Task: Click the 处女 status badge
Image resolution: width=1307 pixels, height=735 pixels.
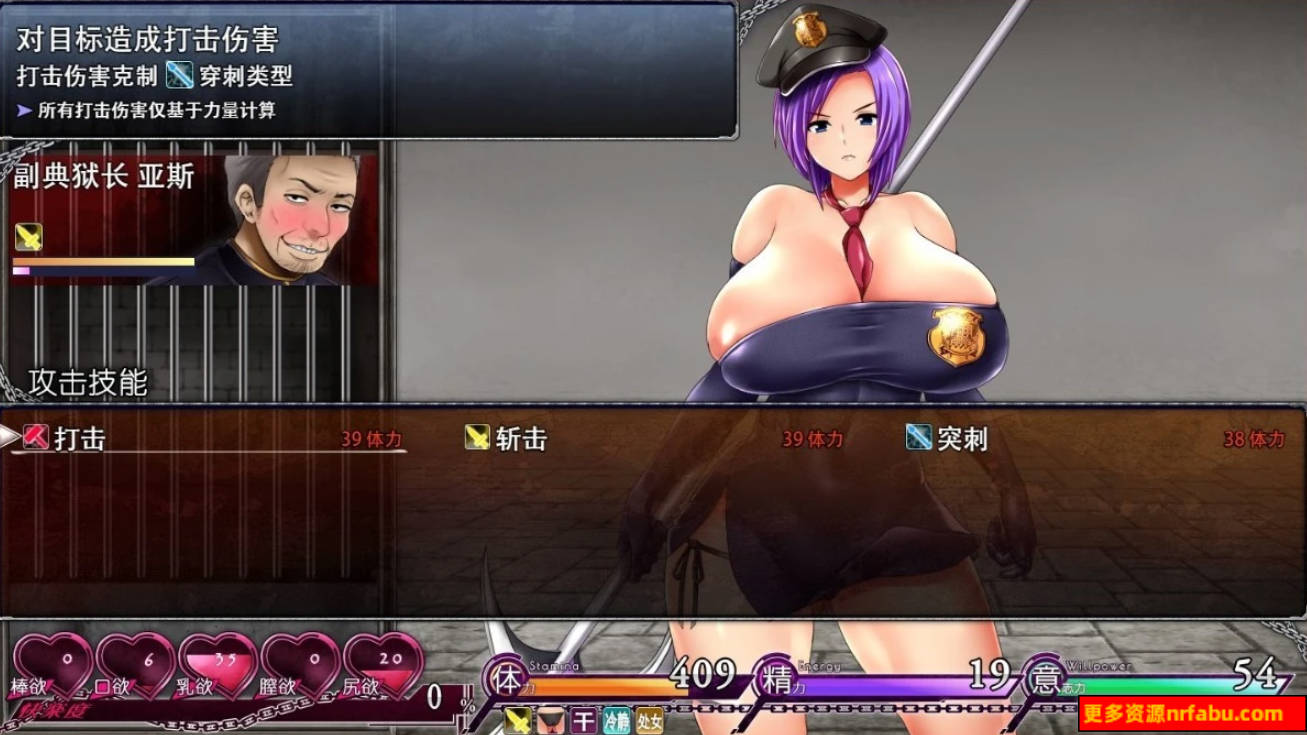Action: 649,720
